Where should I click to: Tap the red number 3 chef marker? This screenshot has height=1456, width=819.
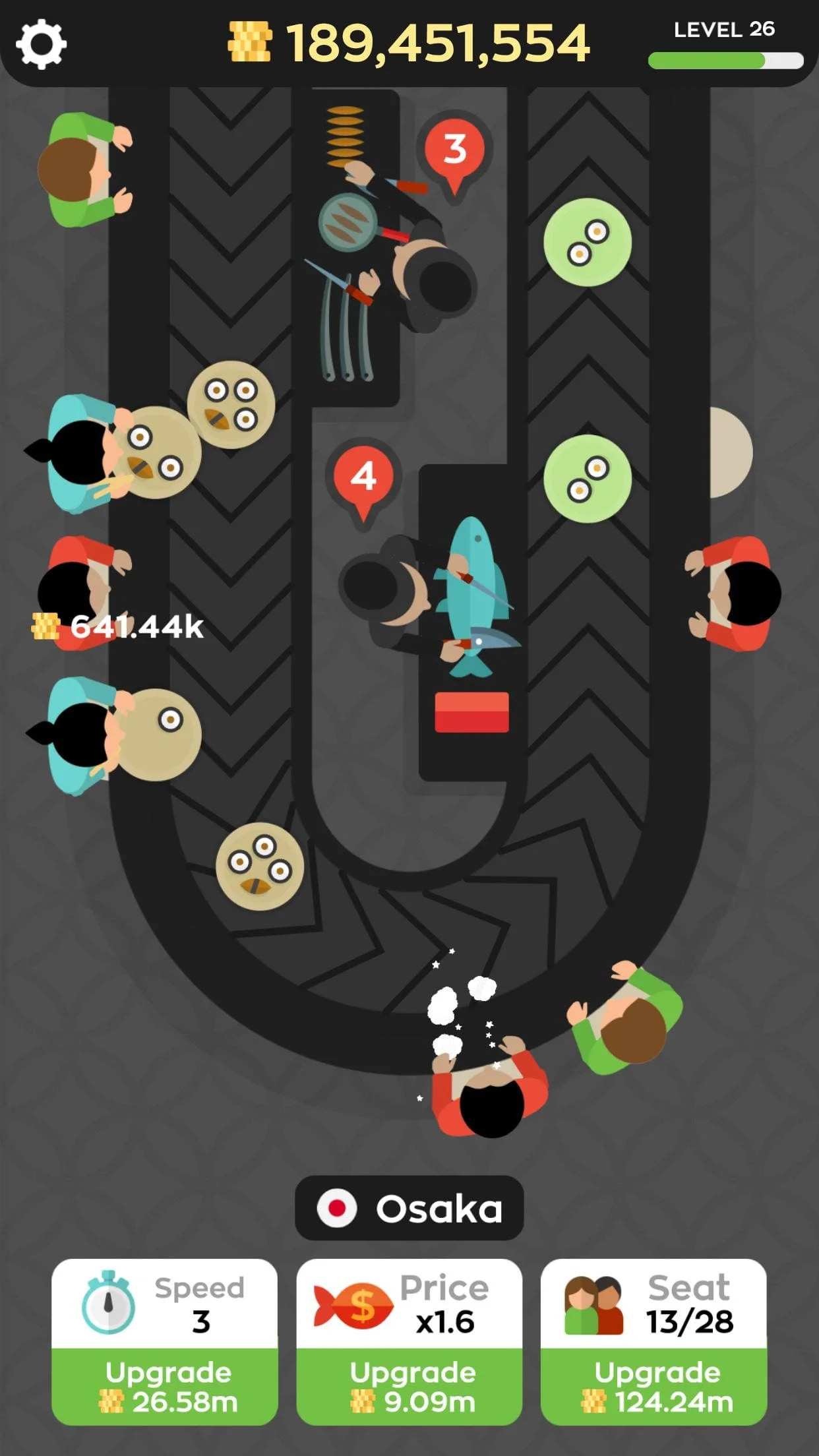click(x=454, y=151)
